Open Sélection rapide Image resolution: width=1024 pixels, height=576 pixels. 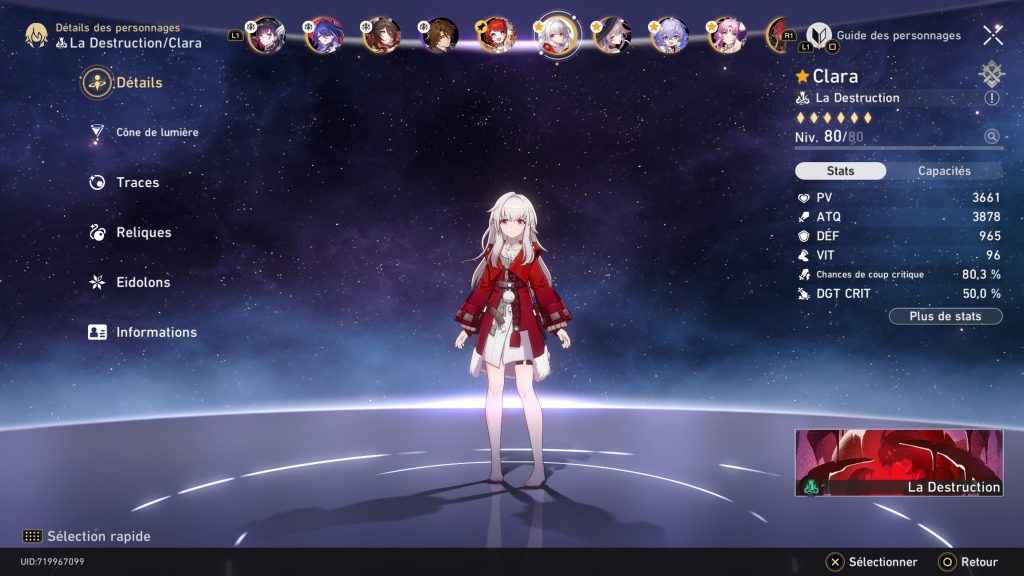[x=98, y=537]
